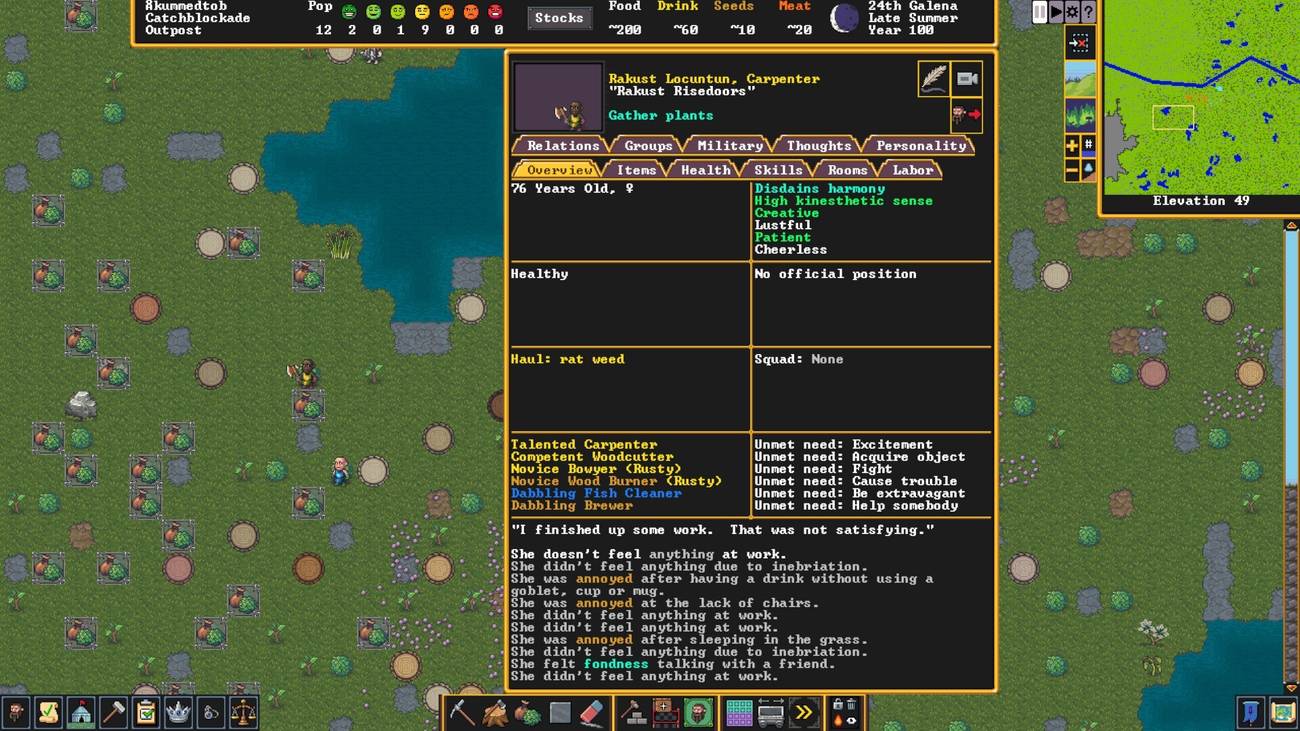Image resolution: width=1300 pixels, height=731 pixels.
Task: Select the erase designations eraser tool
Action: click(589, 712)
